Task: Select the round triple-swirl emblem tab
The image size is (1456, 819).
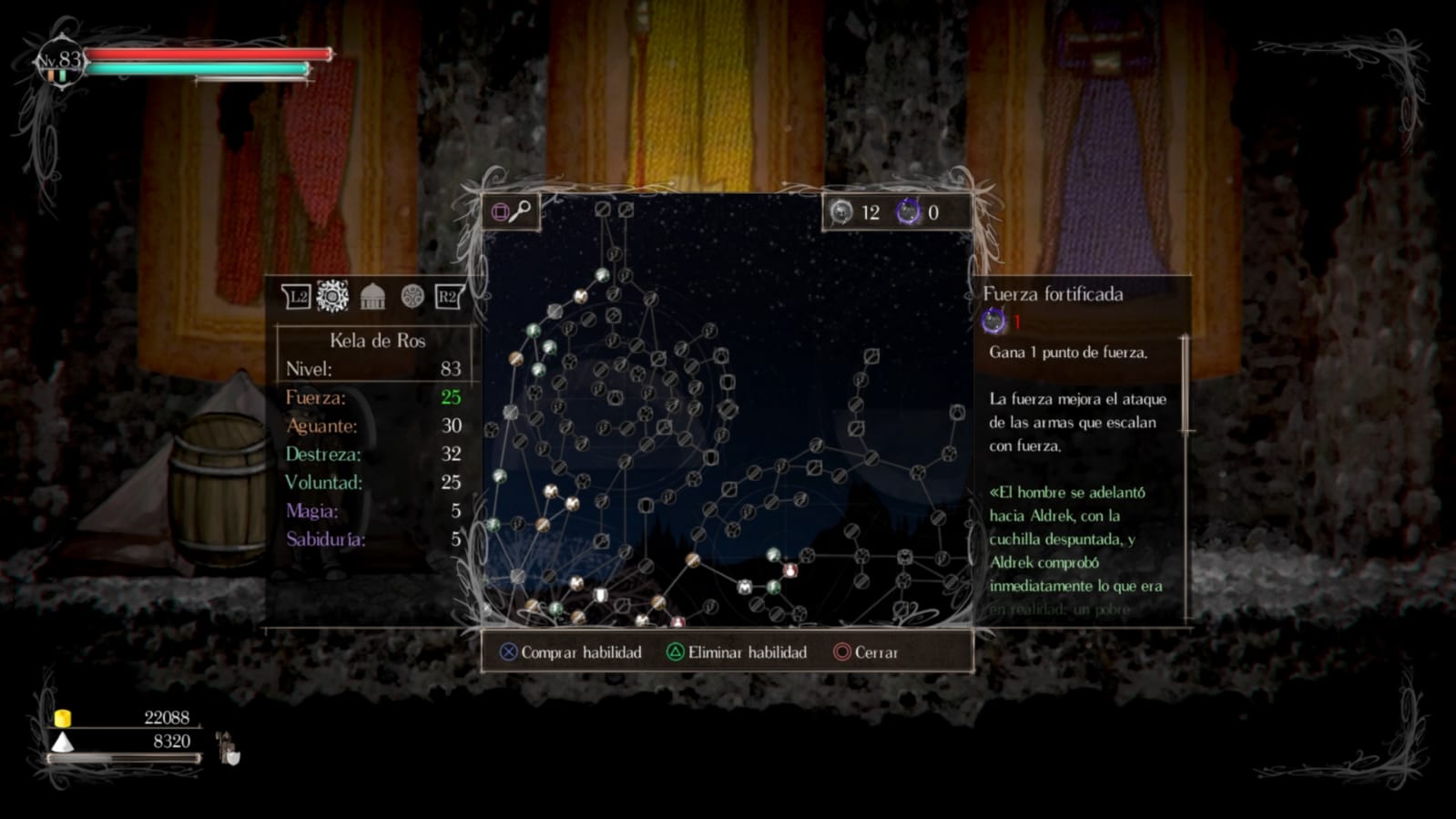Action: click(x=412, y=296)
